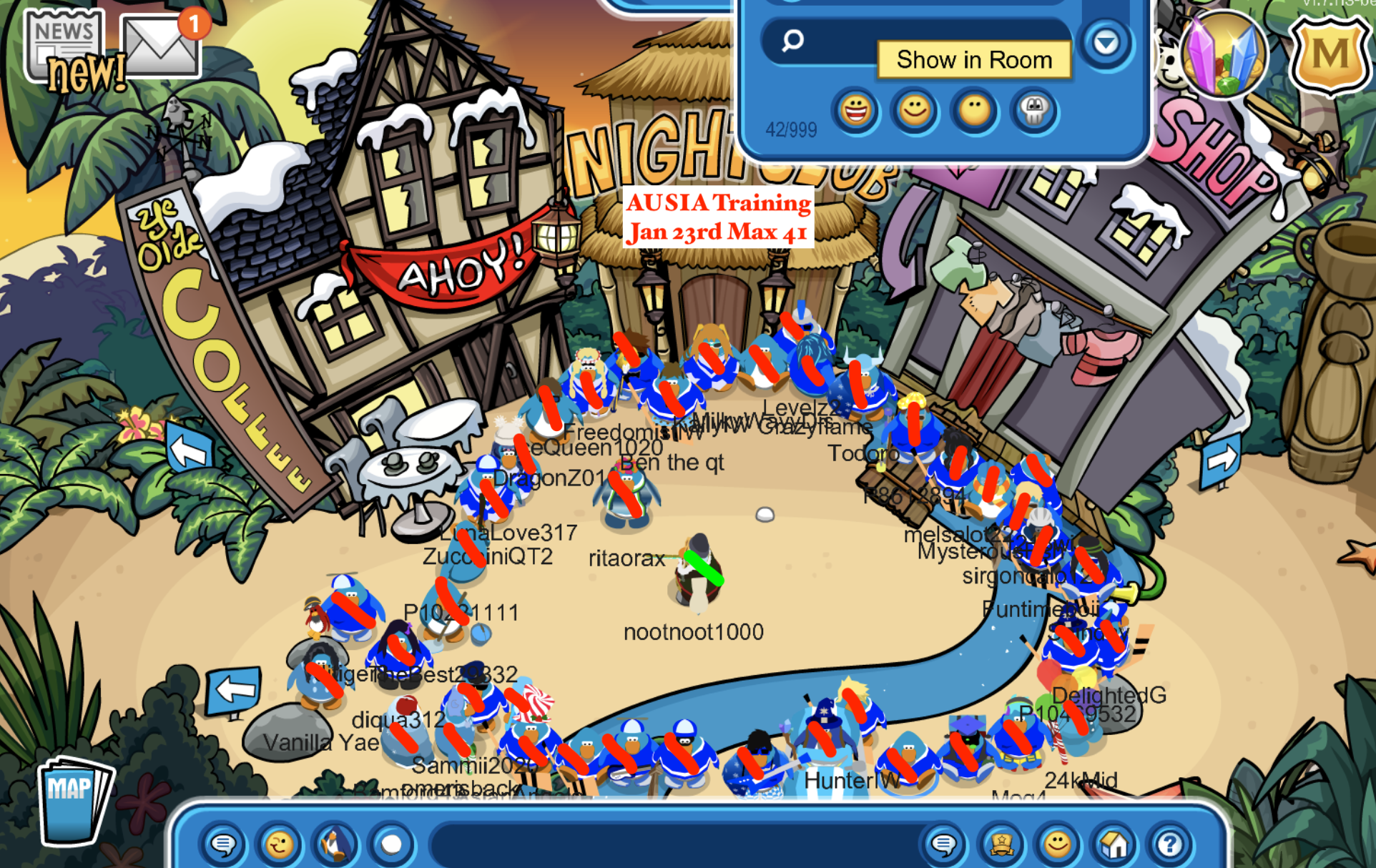Pick the neutral face status icon
Screen dimensions: 1376x868
pyautogui.click(x=974, y=111)
